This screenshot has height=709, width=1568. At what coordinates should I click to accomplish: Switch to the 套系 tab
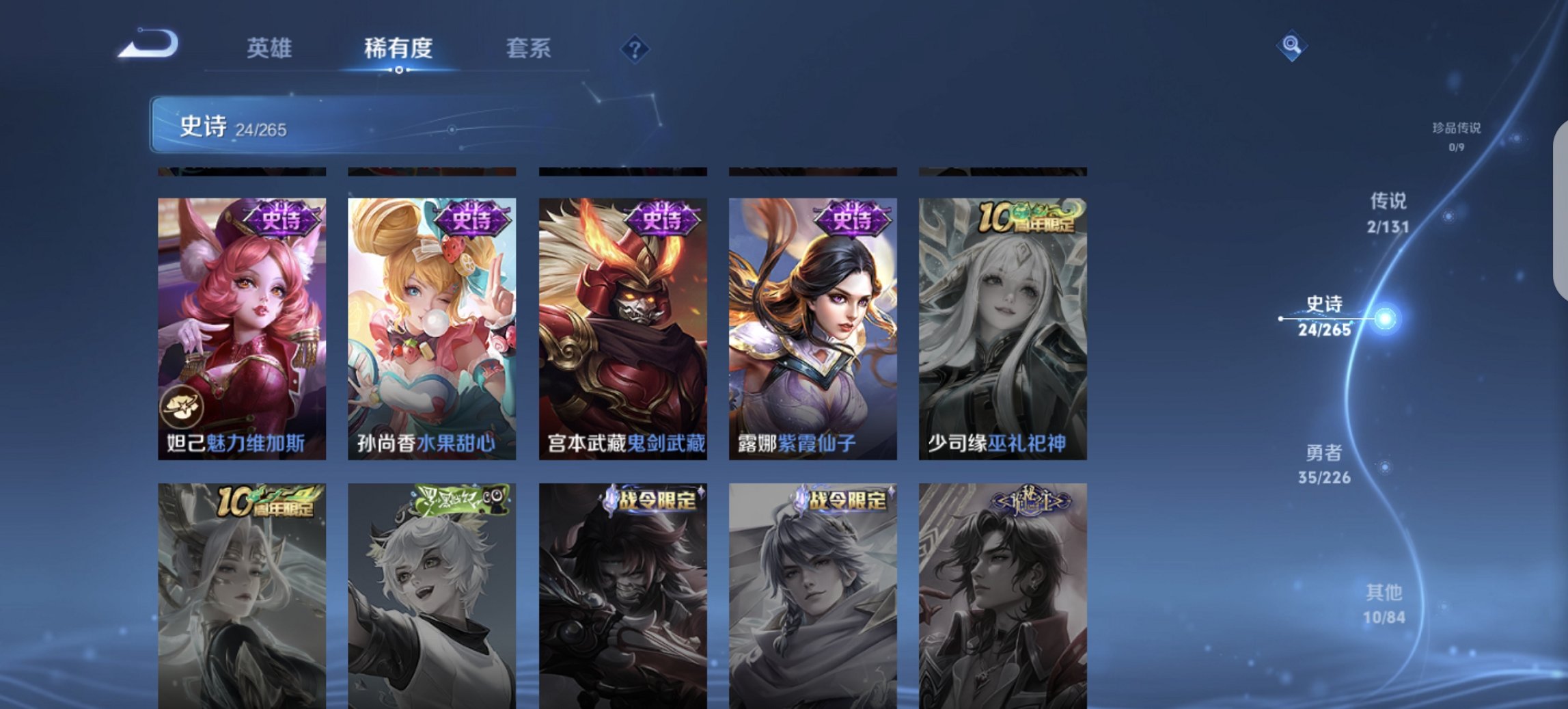pyautogui.click(x=529, y=48)
